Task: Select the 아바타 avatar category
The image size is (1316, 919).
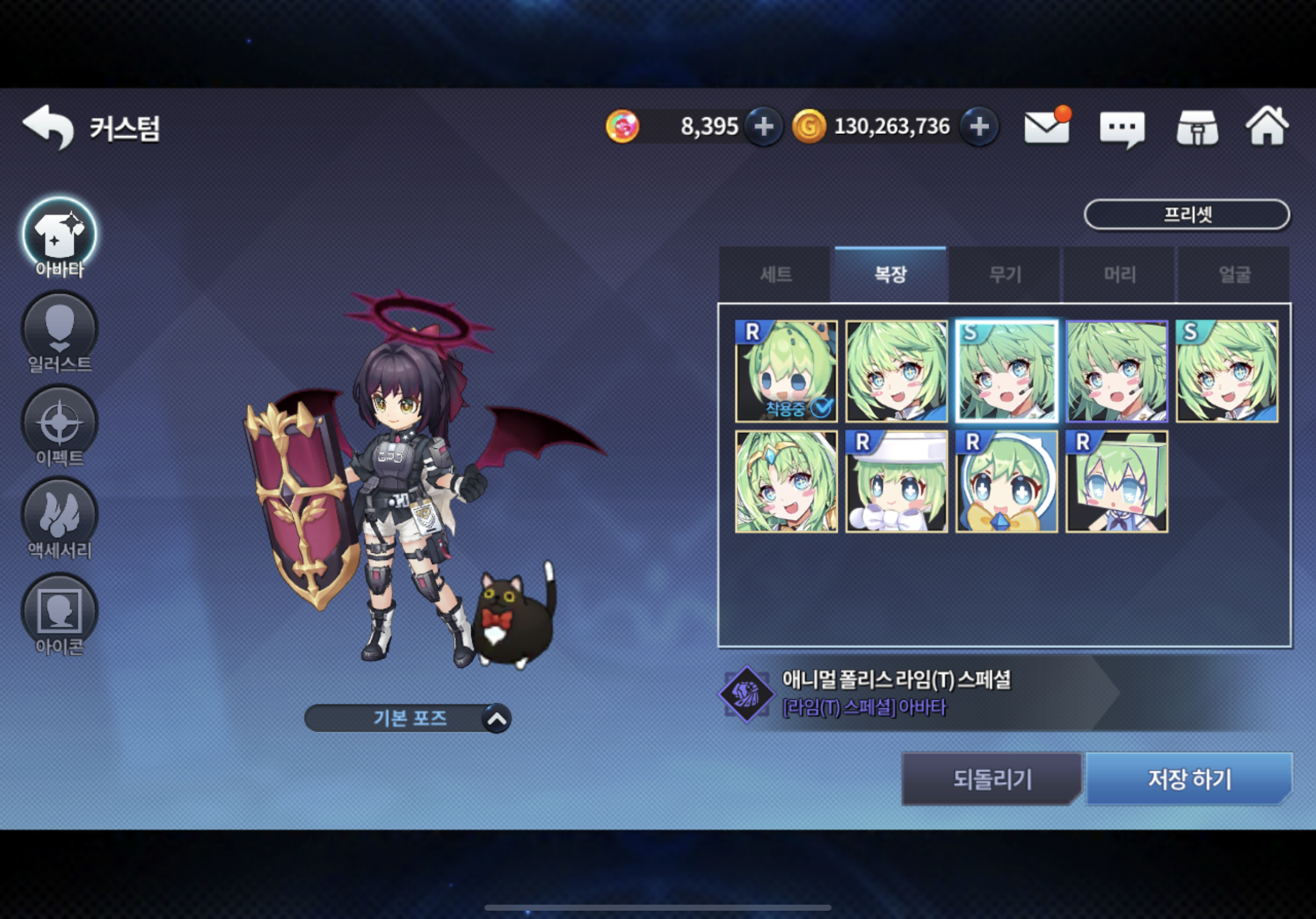Action: (60, 235)
